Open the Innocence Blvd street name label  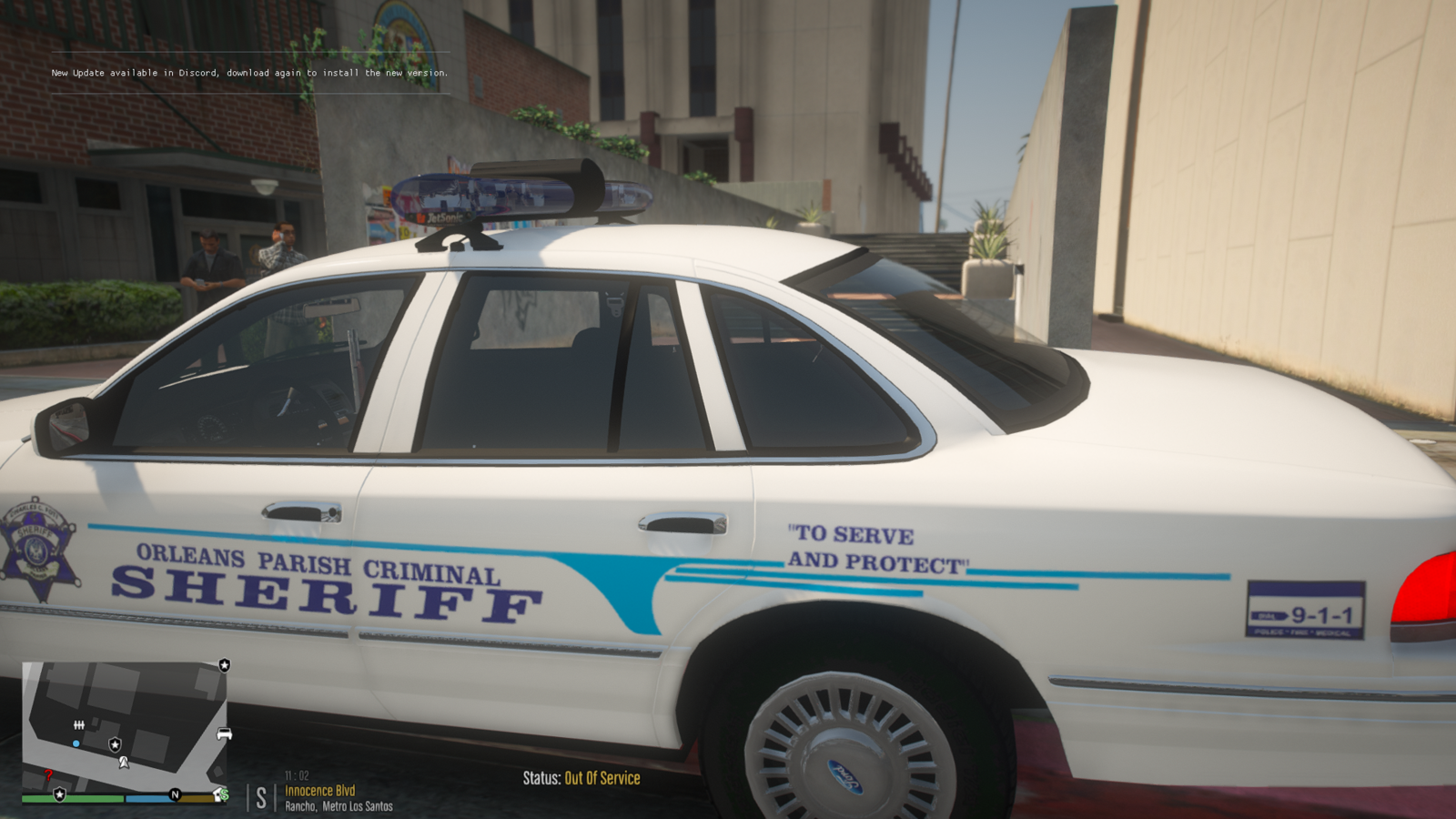[320, 791]
